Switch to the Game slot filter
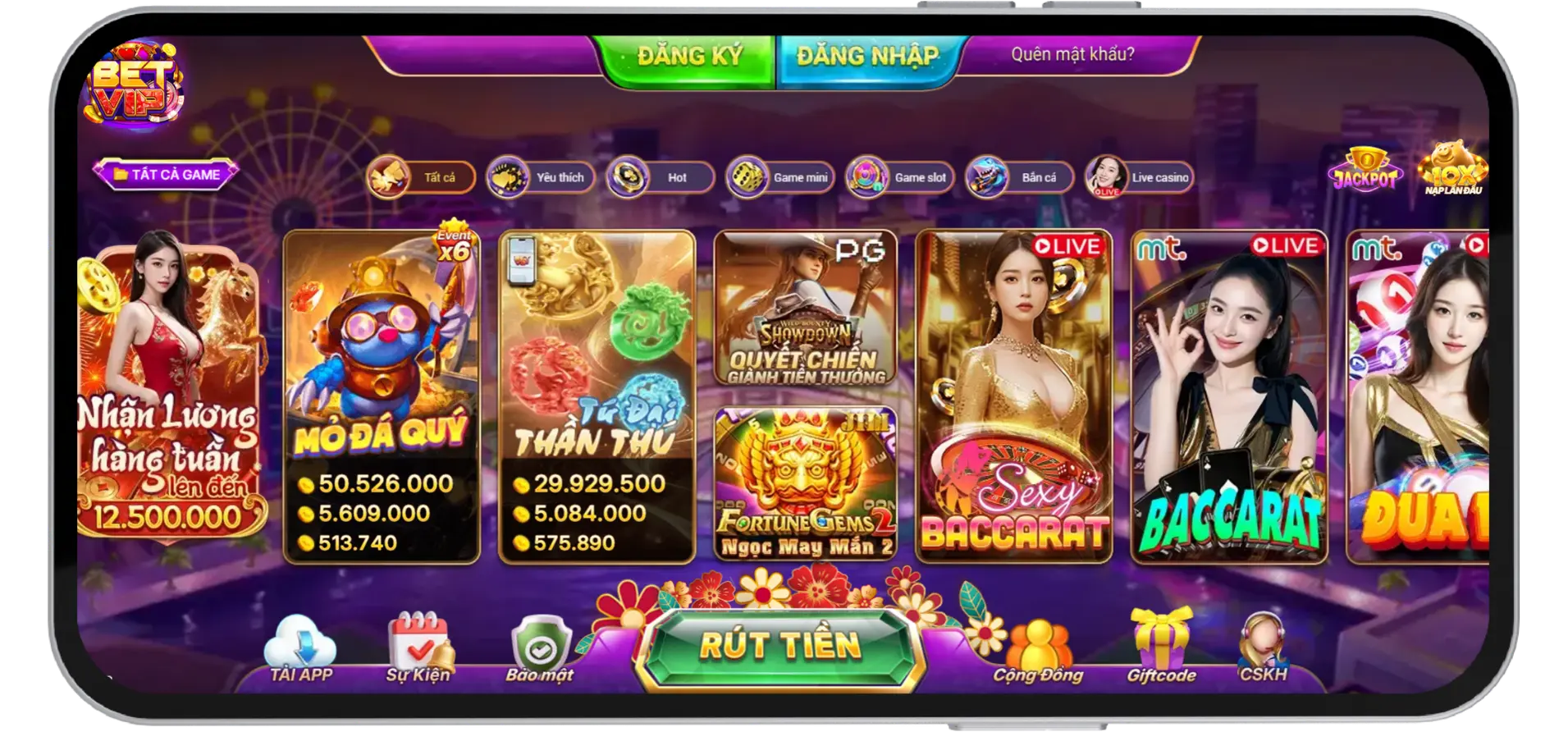Screen dimensions: 1568x732 click(x=899, y=177)
